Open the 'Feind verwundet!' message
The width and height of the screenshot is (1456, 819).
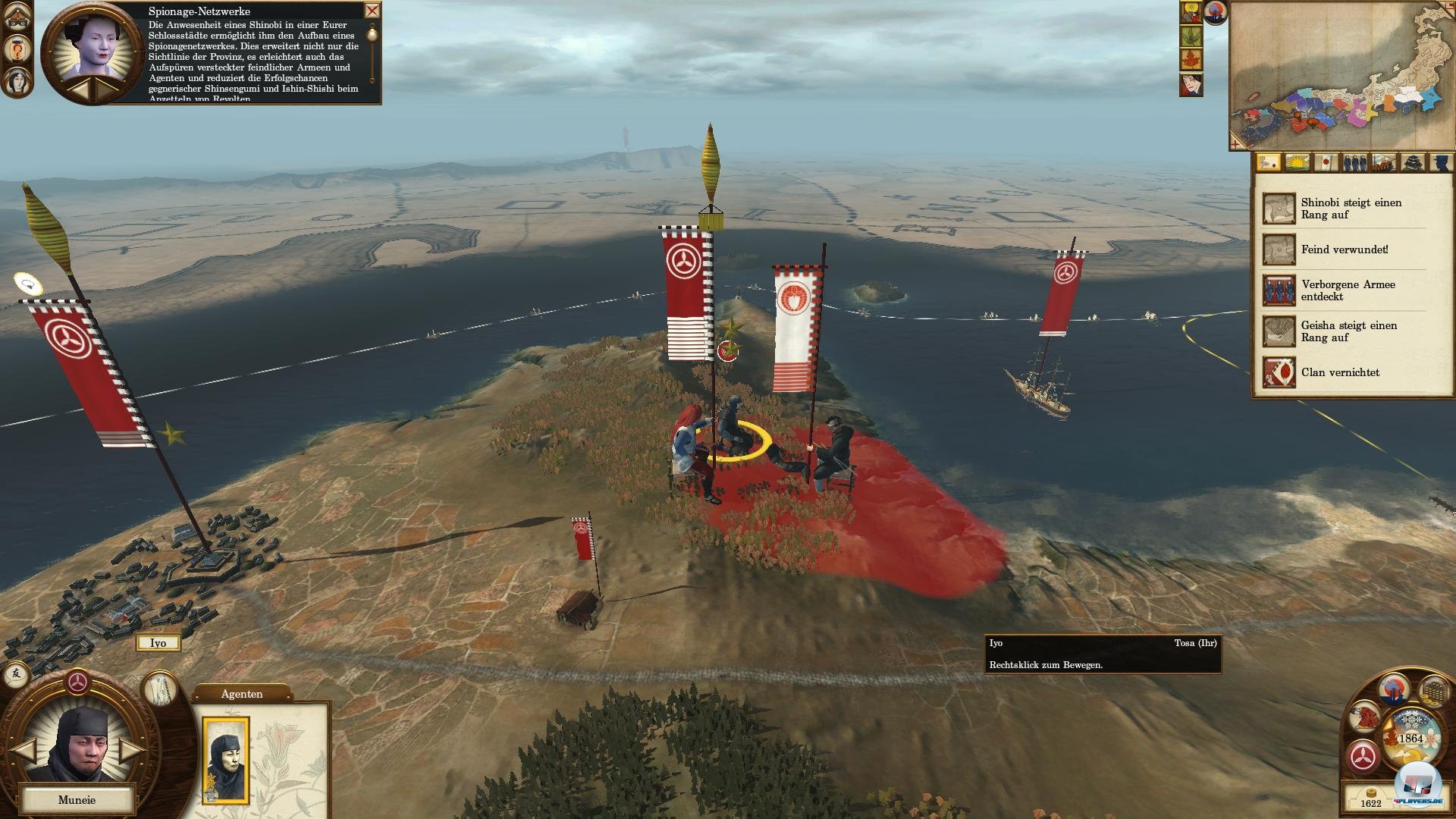(x=1342, y=249)
